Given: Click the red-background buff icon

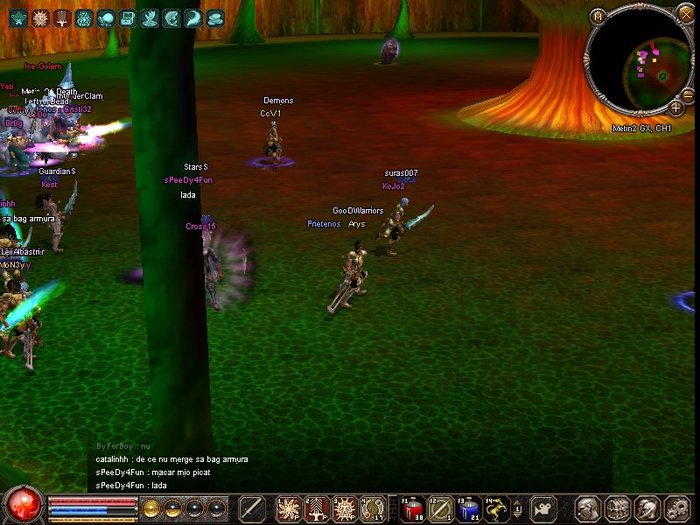Looking at the screenshot, I should coord(63,18).
